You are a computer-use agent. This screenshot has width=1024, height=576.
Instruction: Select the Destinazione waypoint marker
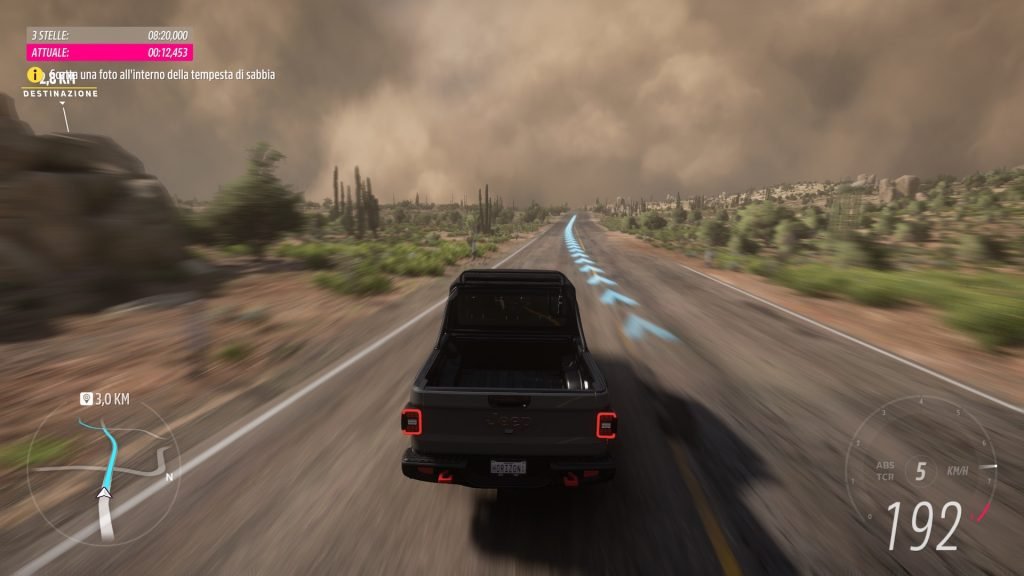tap(60, 92)
